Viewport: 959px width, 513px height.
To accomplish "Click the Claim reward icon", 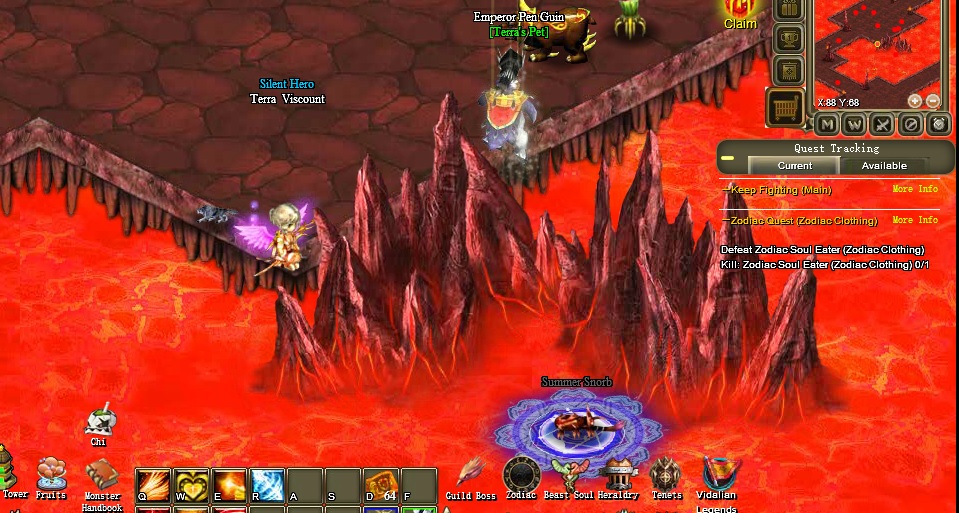I will 740,10.
